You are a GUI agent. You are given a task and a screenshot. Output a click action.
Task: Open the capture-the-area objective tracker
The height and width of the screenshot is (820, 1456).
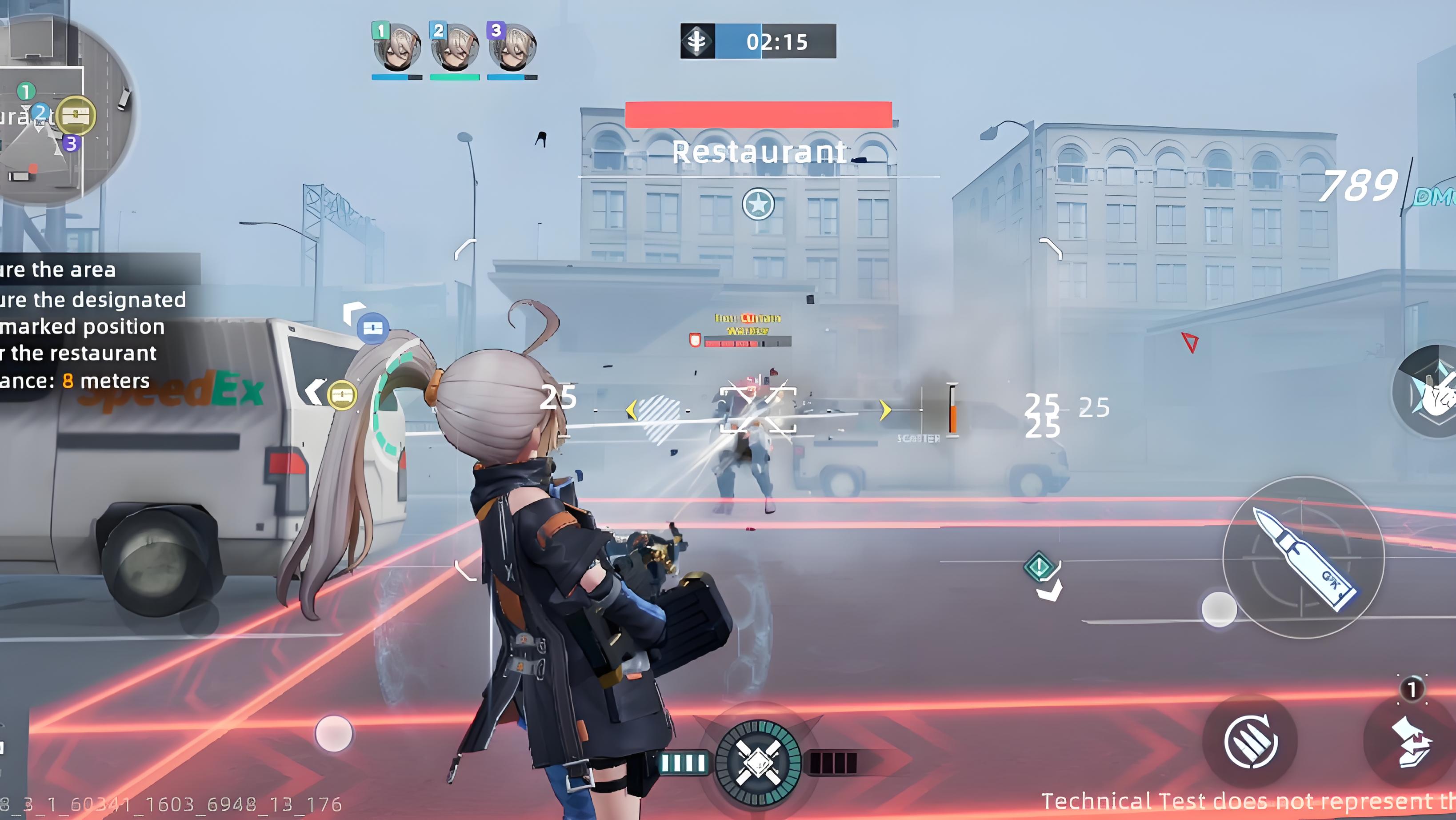point(93,325)
